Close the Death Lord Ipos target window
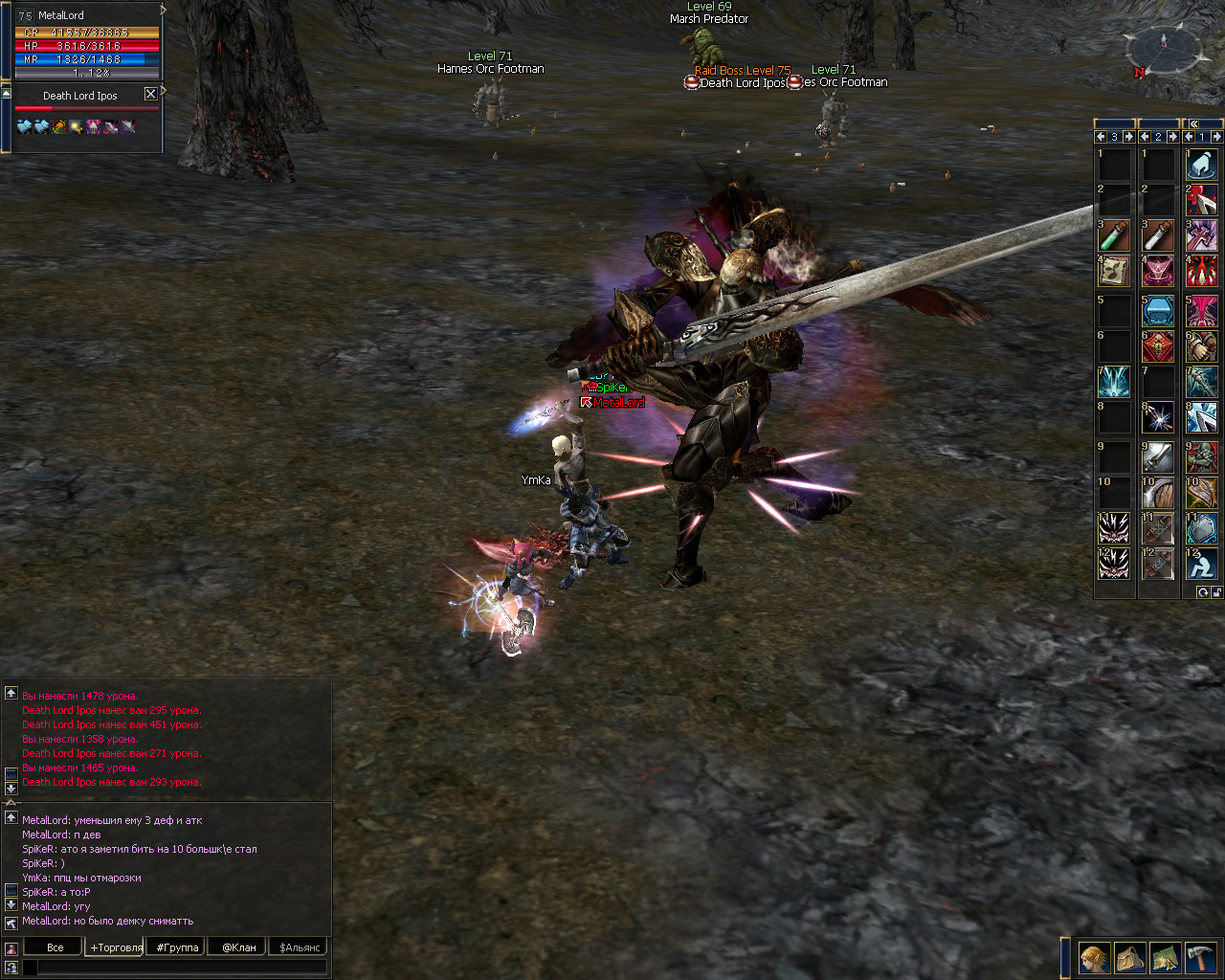The image size is (1225, 980). tap(150, 94)
